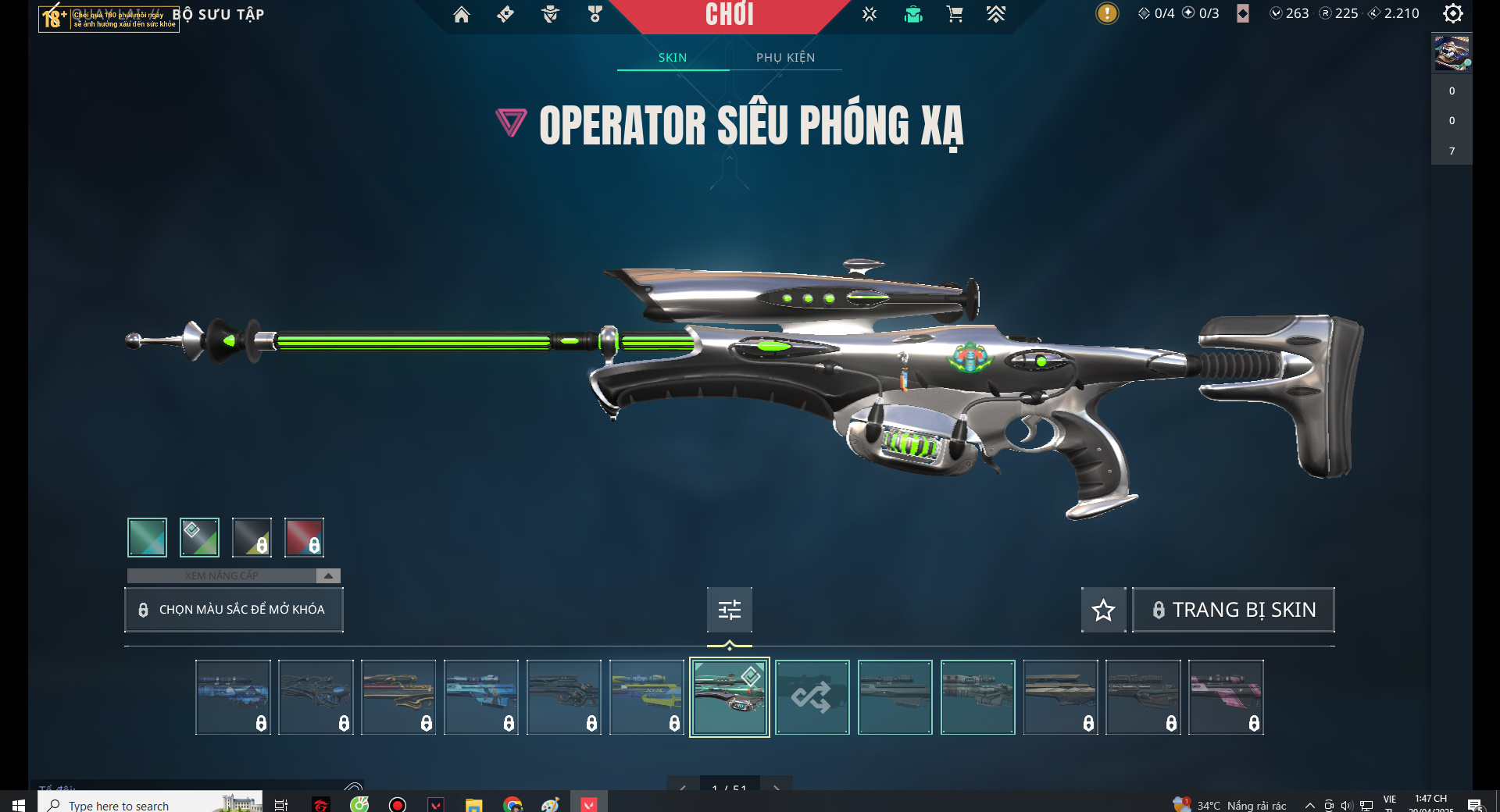Select the locked red color variant
The height and width of the screenshot is (812, 1500).
304,537
